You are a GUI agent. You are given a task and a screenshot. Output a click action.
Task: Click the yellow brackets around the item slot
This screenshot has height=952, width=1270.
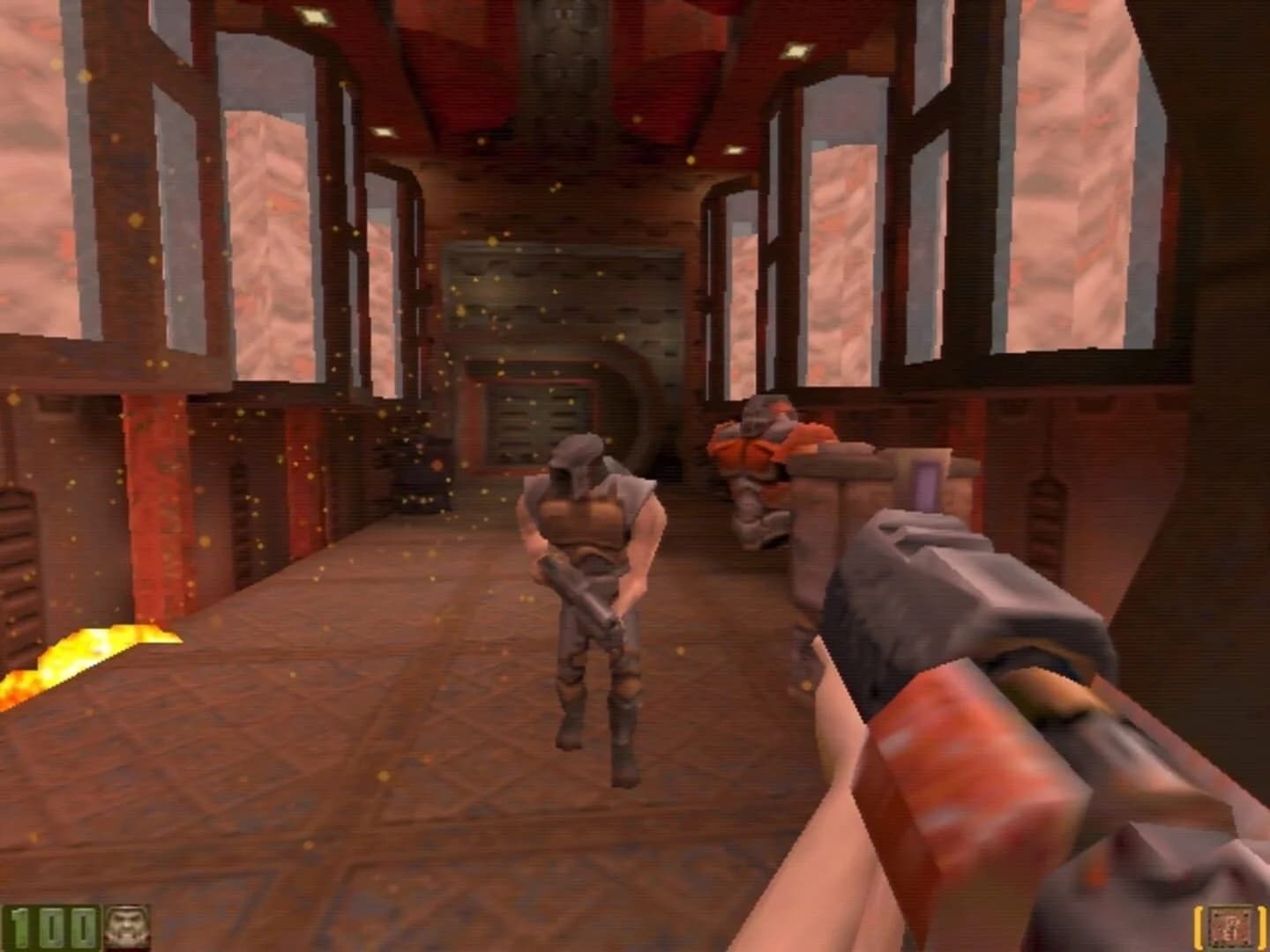point(1198,927)
